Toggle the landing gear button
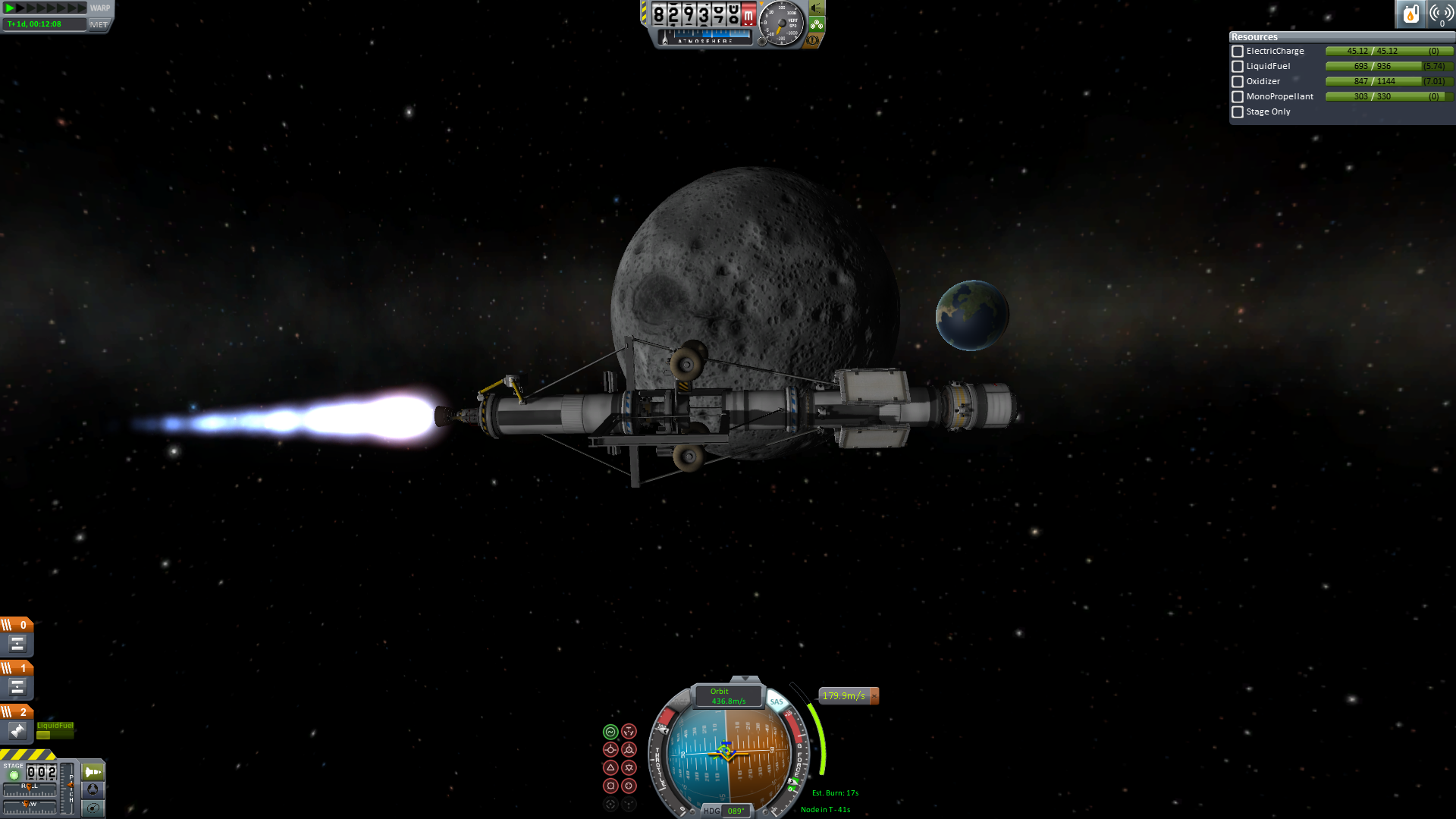 817,24
